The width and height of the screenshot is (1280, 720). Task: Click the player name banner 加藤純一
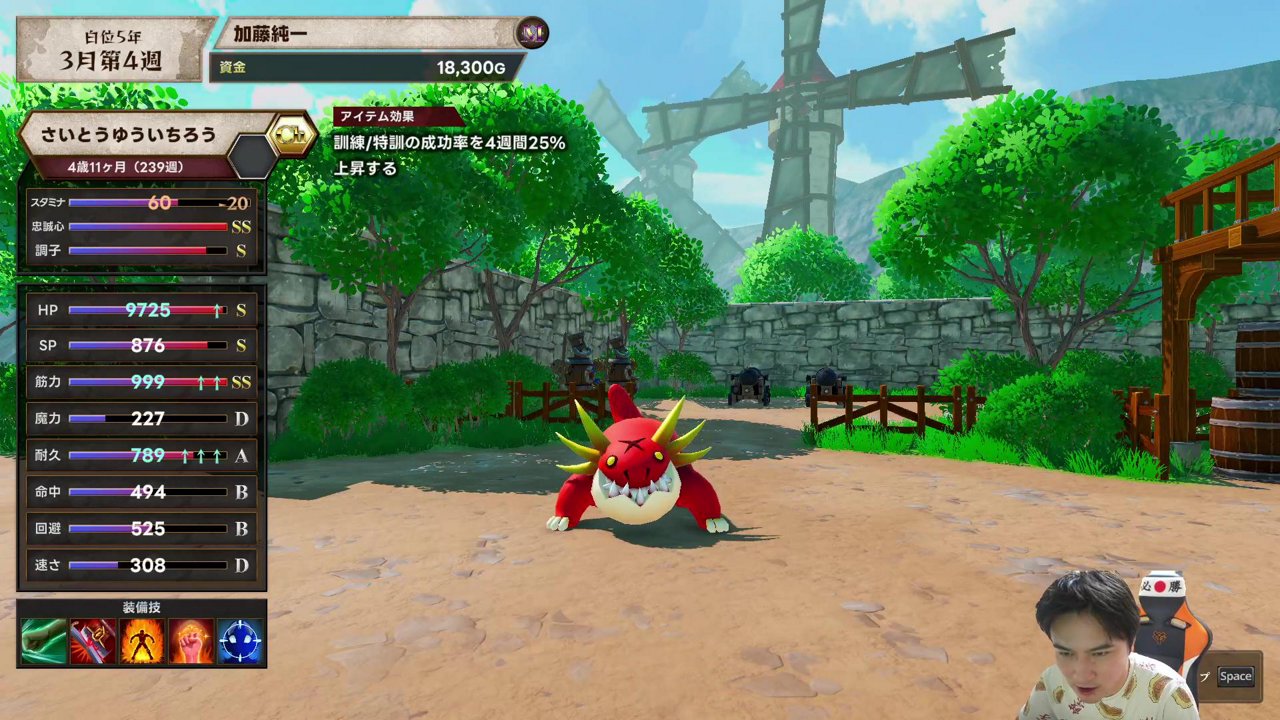370,34
